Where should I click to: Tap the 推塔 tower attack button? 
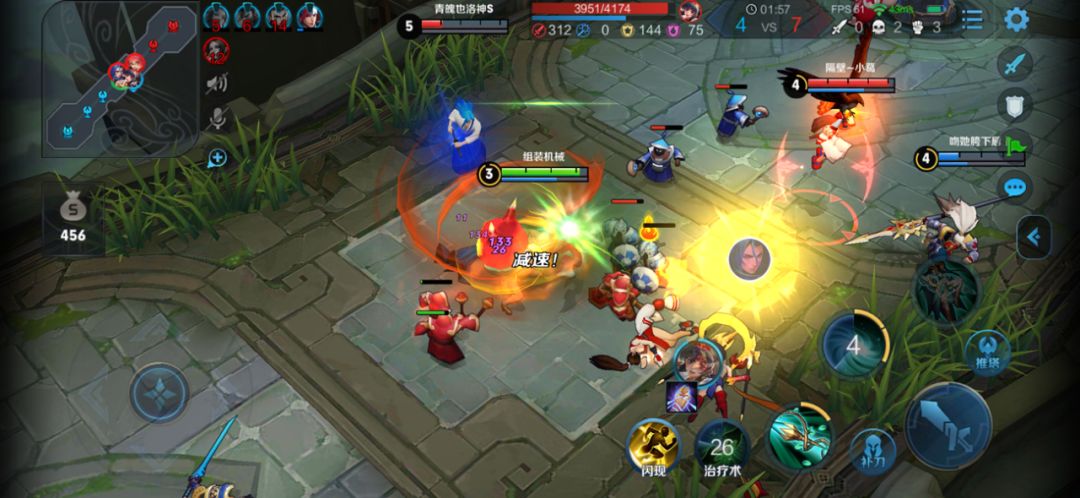click(x=987, y=351)
